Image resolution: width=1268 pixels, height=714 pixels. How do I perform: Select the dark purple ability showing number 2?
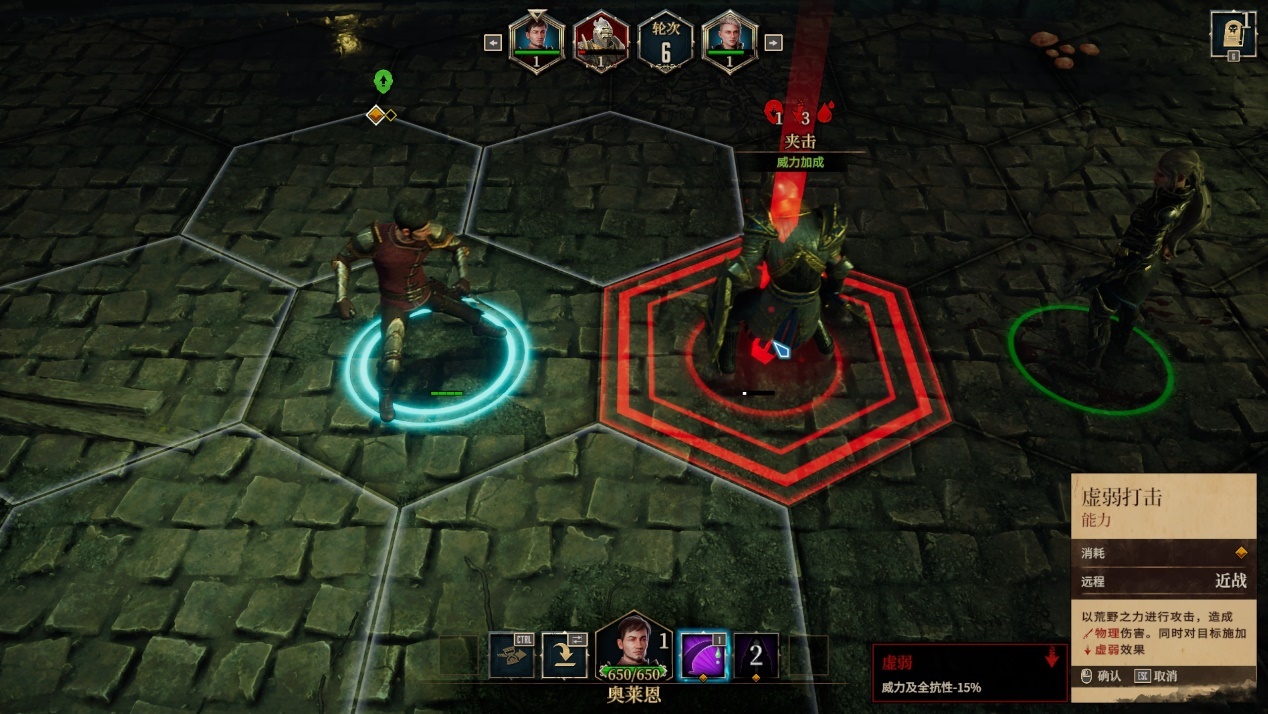click(x=756, y=655)
